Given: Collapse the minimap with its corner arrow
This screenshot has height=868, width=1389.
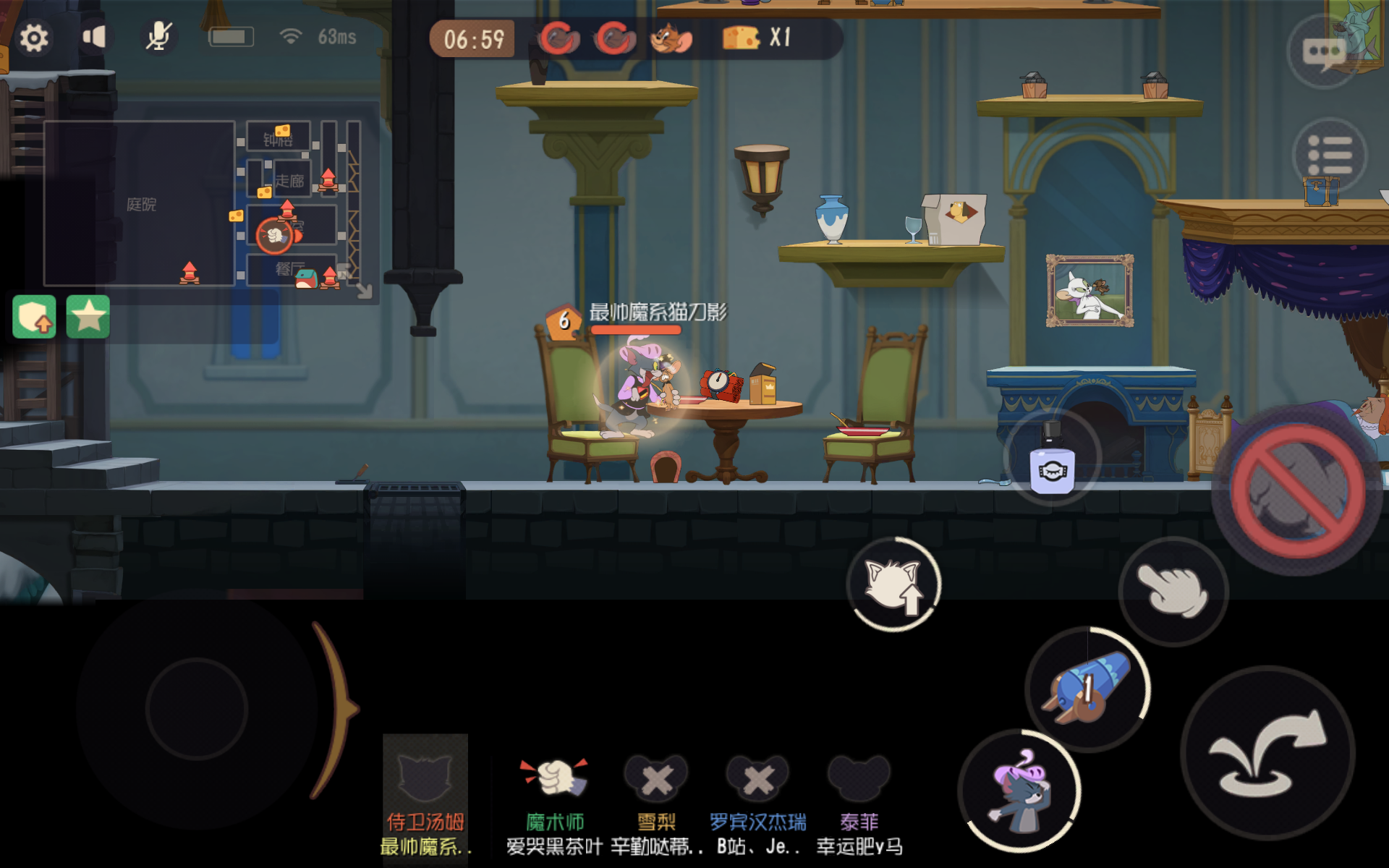Looking at the screenshot, I should [x=363, y=288].
